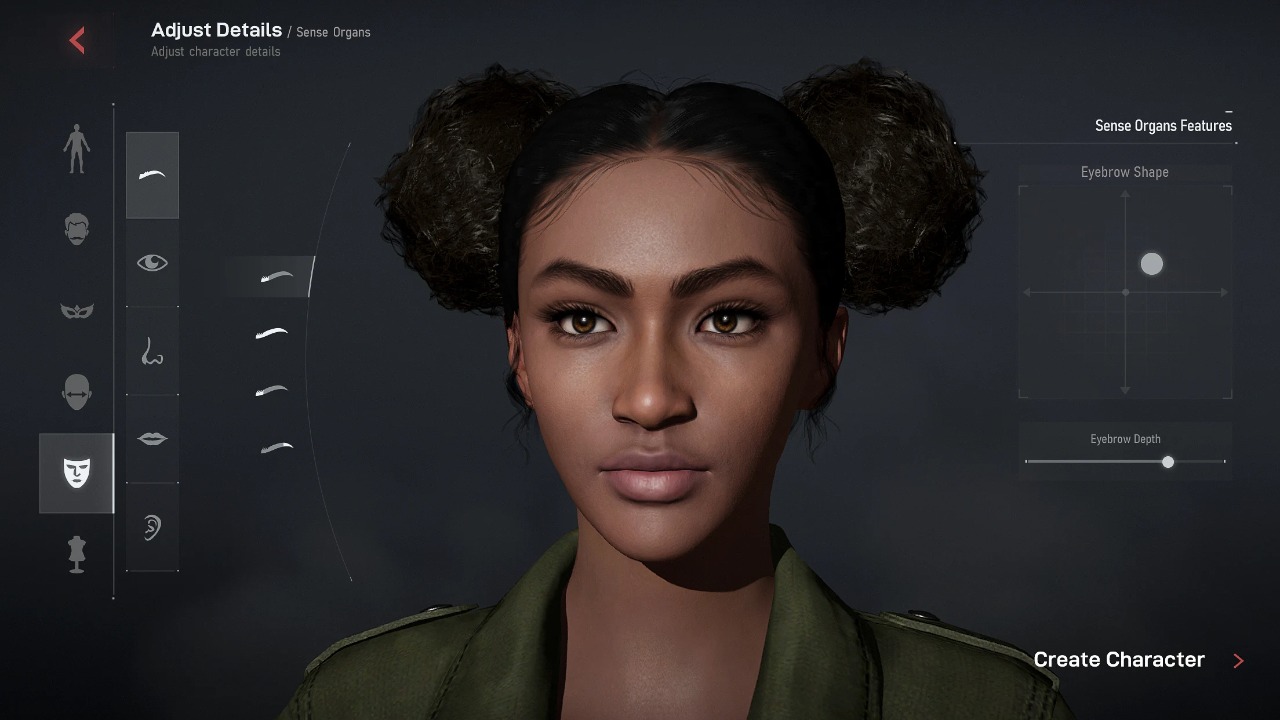Pick the first highlighted eyebrow style
The image size is (1280, 720).
tap(276, 277)
